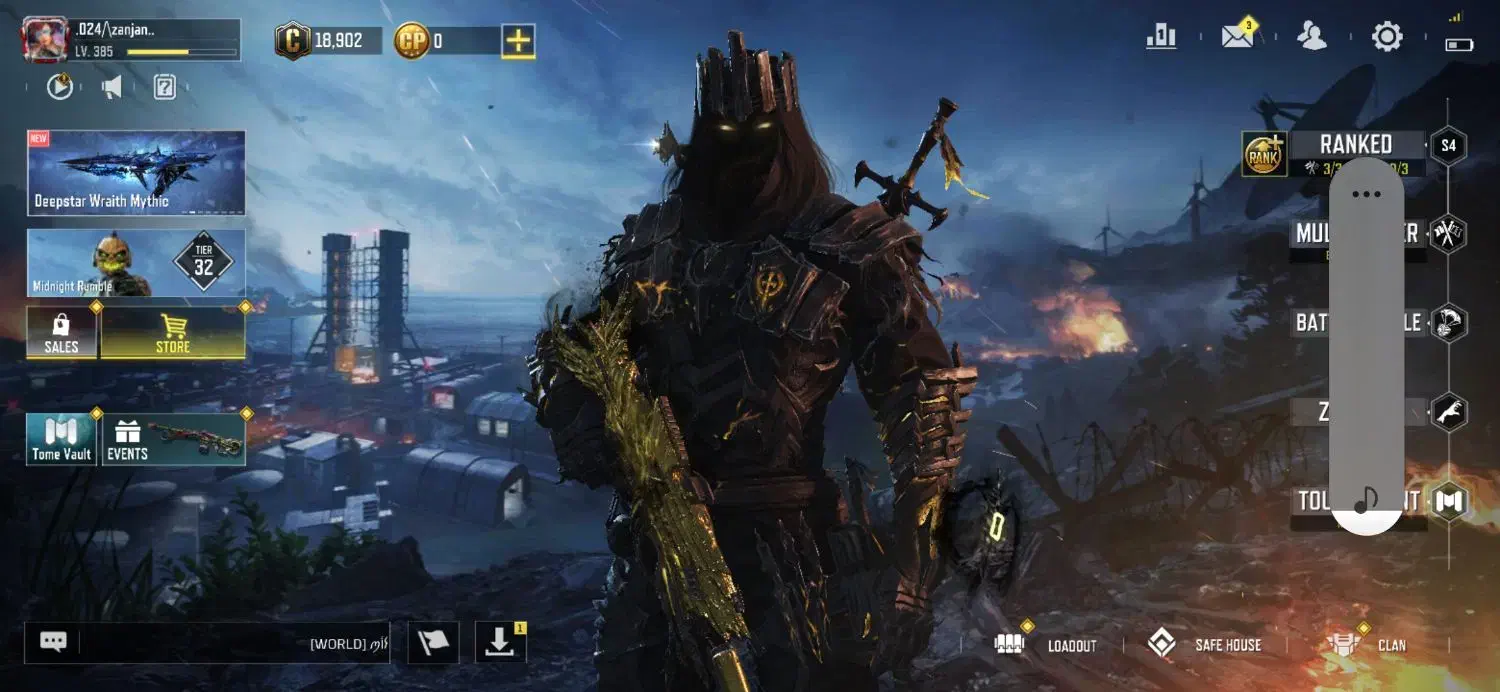Open the Midnight Rumble battle pass

(136, 263)
